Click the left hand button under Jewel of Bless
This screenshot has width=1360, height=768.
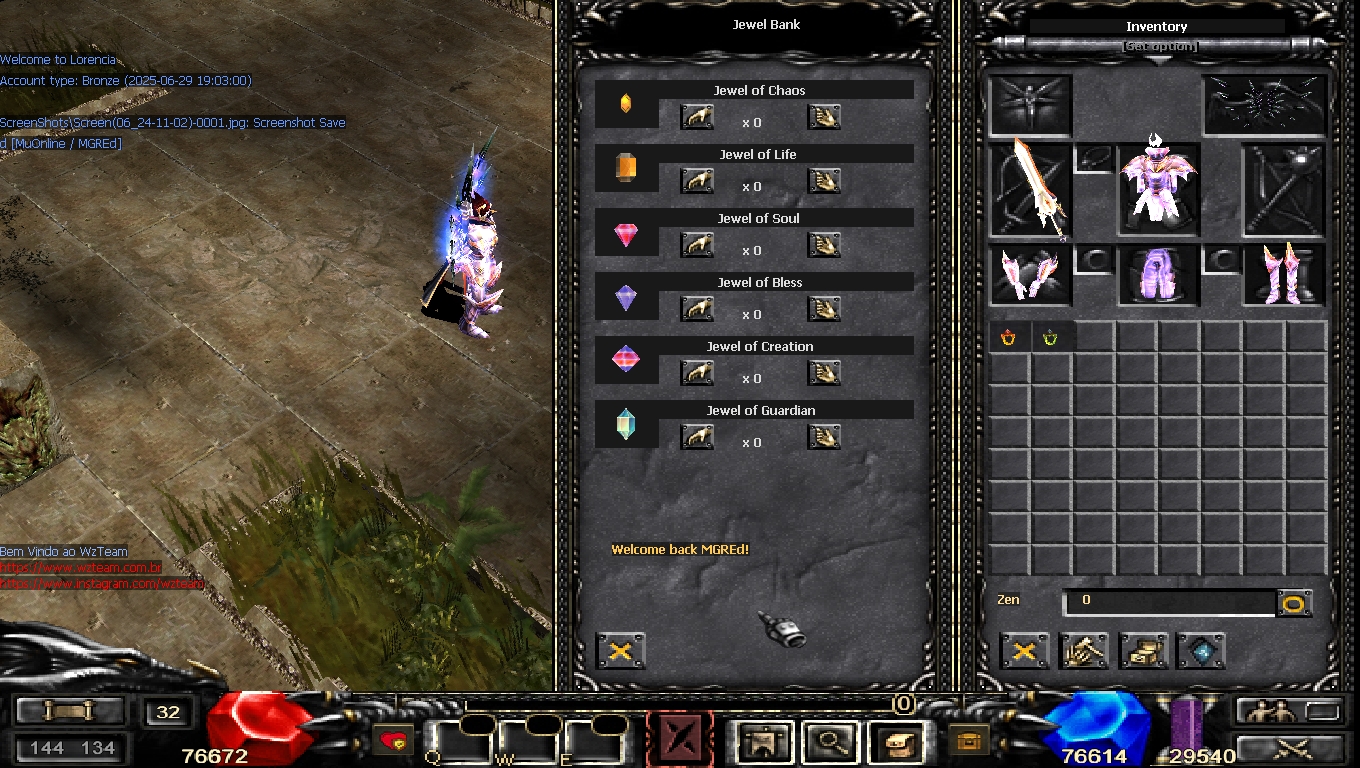click(697, 310)
